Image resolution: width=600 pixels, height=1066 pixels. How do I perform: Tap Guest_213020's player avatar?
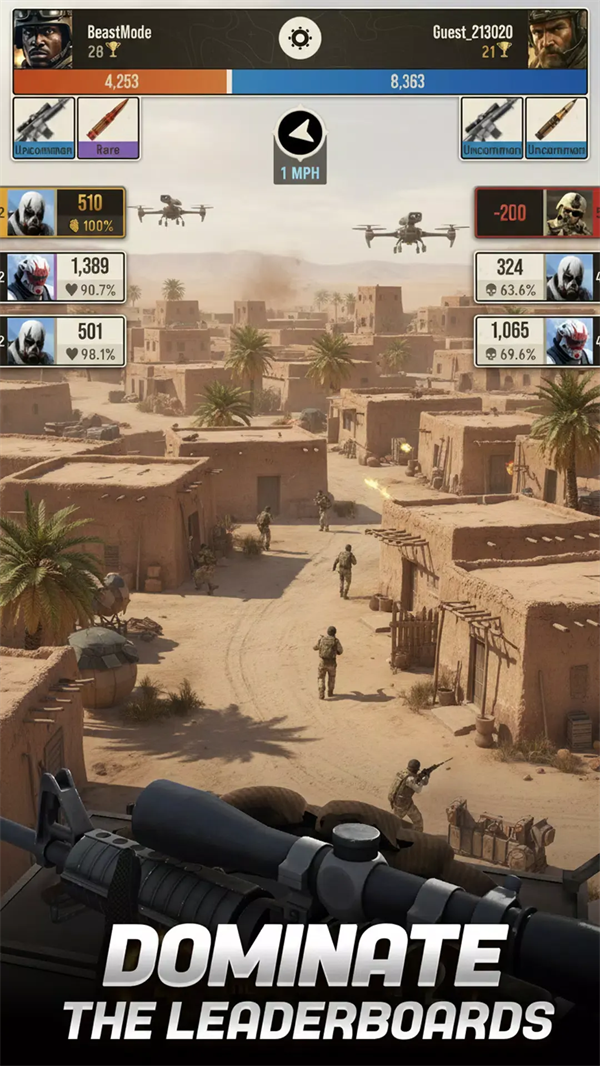coord(558,39)
